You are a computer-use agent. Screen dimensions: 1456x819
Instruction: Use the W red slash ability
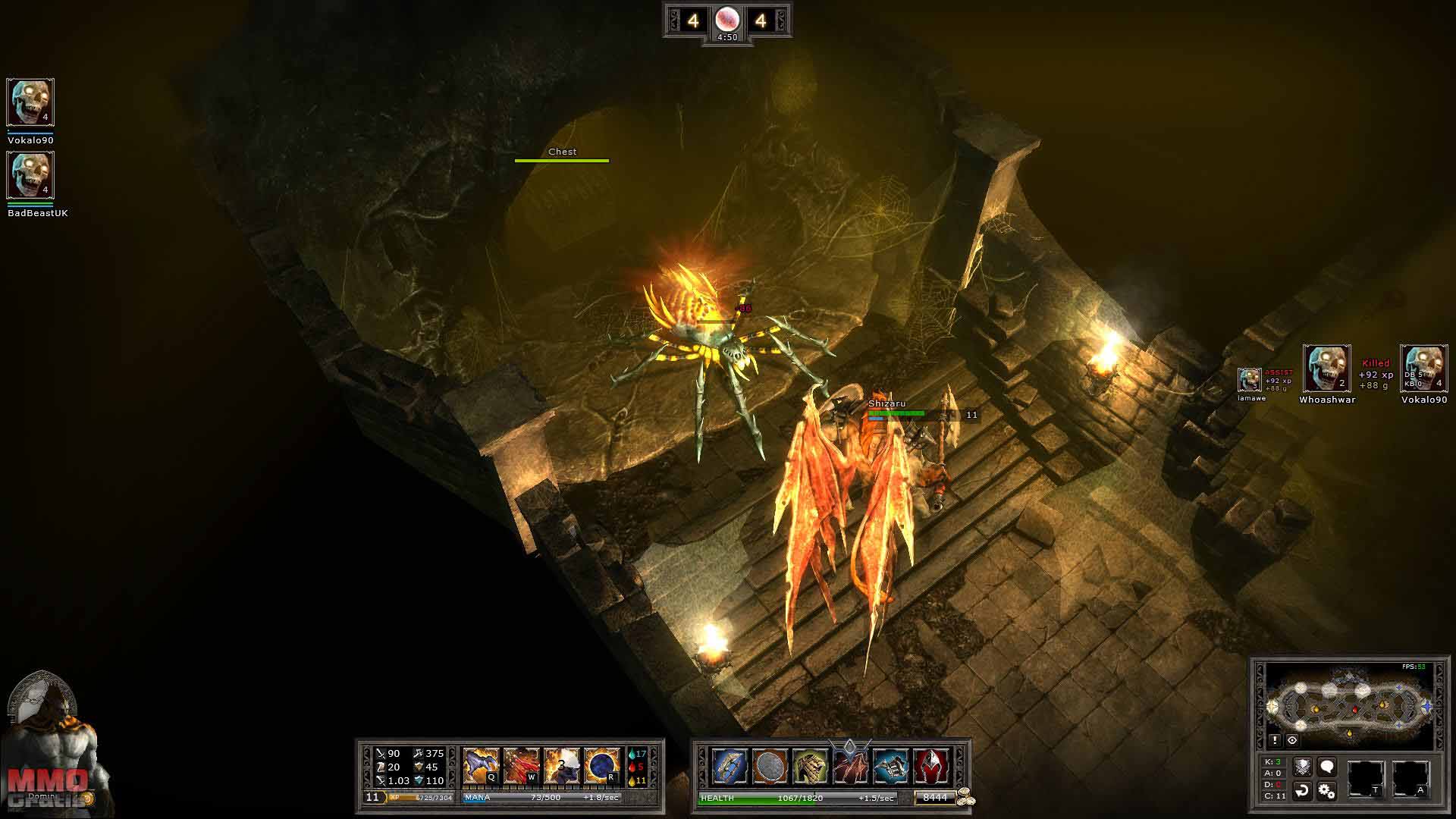(522, 766)
